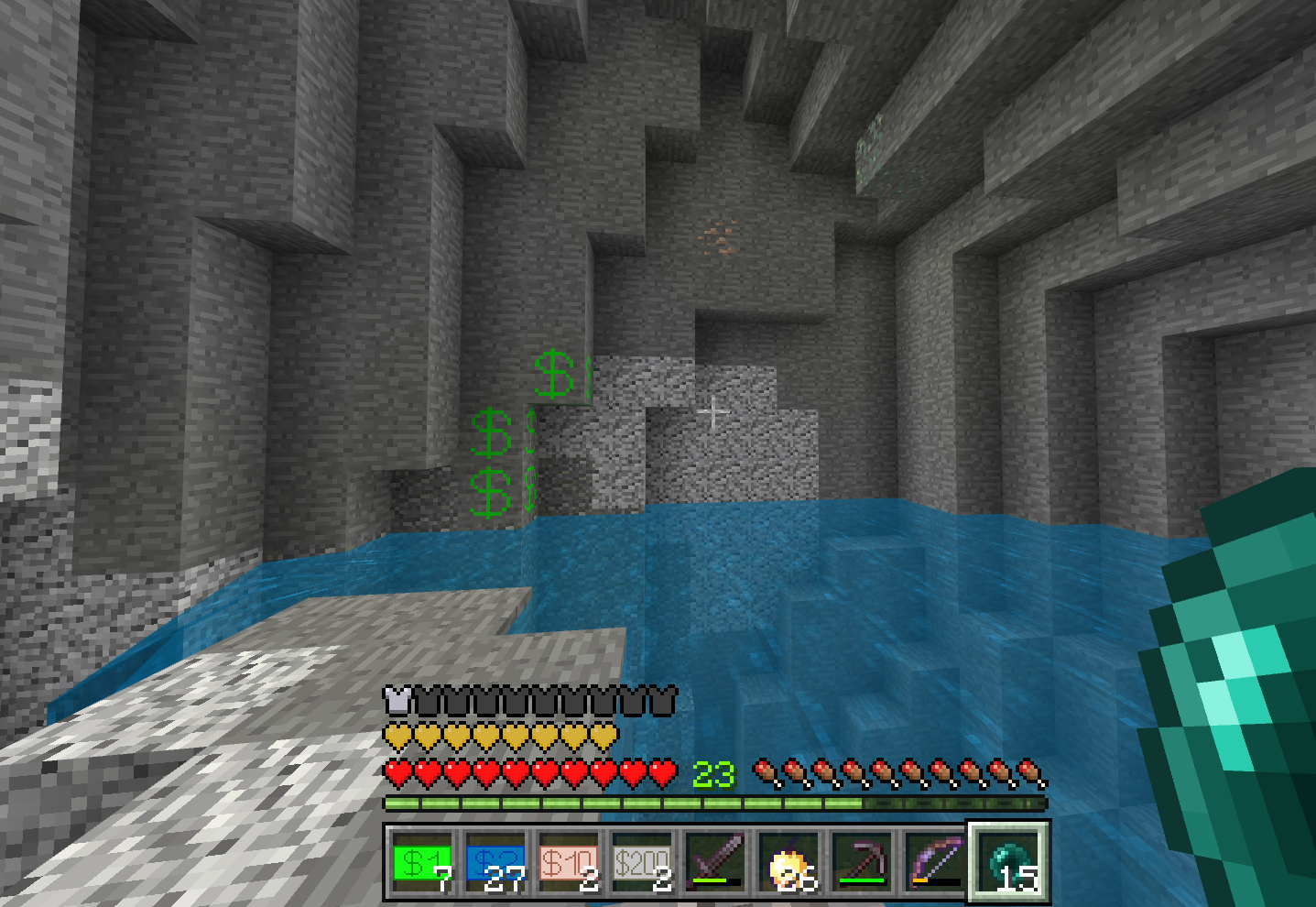Select the golden apple stack slot

789,864
